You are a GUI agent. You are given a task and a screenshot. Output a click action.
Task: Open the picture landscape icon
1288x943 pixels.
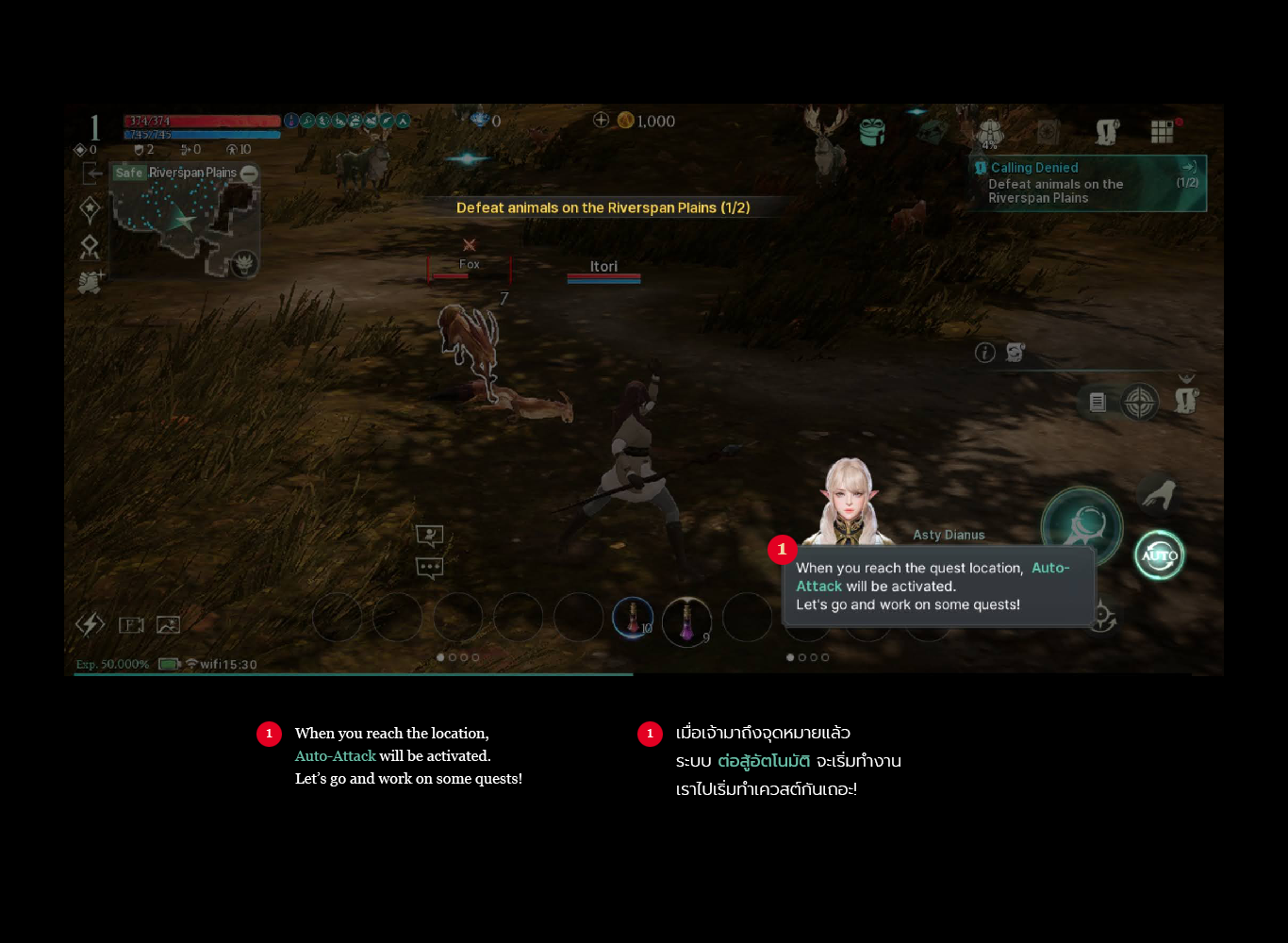[168, 624]
